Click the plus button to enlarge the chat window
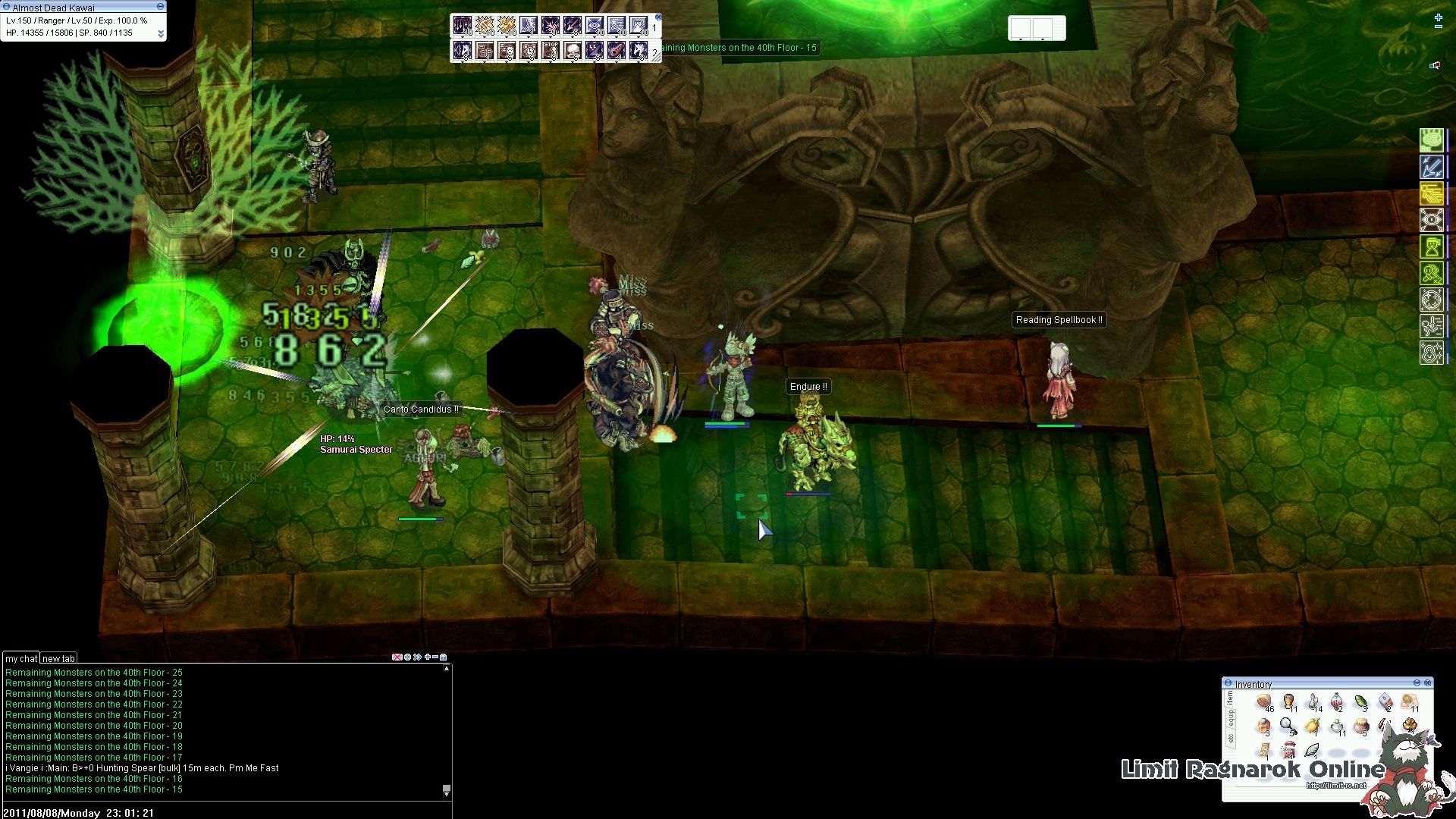Screen dimensions: 1456x819 click(x=428, y=657)
